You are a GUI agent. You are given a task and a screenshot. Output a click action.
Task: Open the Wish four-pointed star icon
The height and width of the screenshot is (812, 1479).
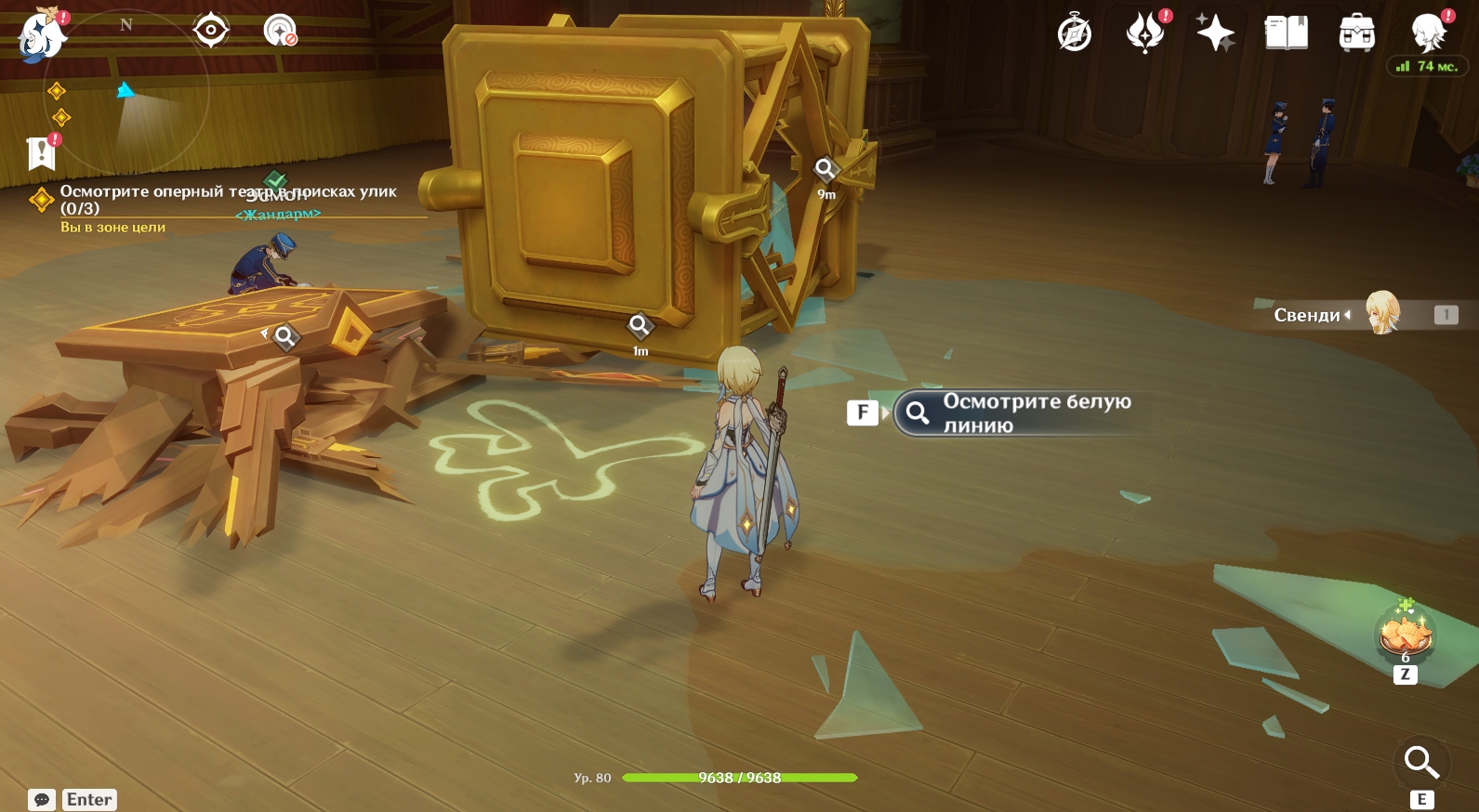(1215, 33)
